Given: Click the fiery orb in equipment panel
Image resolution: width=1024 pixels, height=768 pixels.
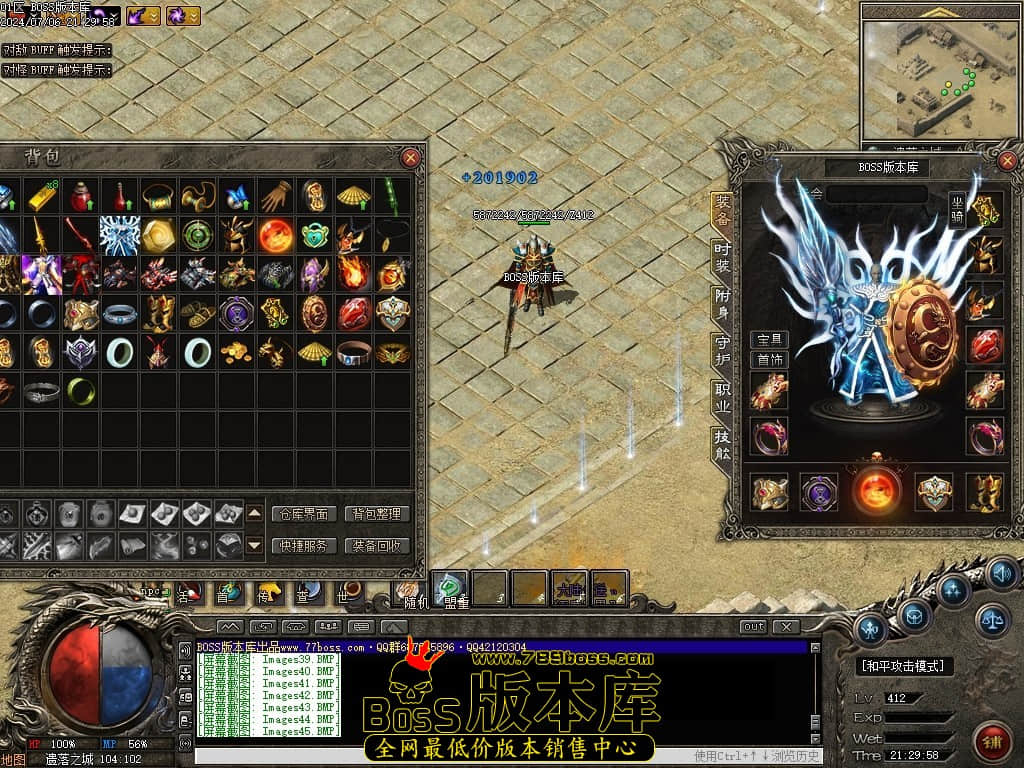Looking at the screenshot, I should coord(876,492).
